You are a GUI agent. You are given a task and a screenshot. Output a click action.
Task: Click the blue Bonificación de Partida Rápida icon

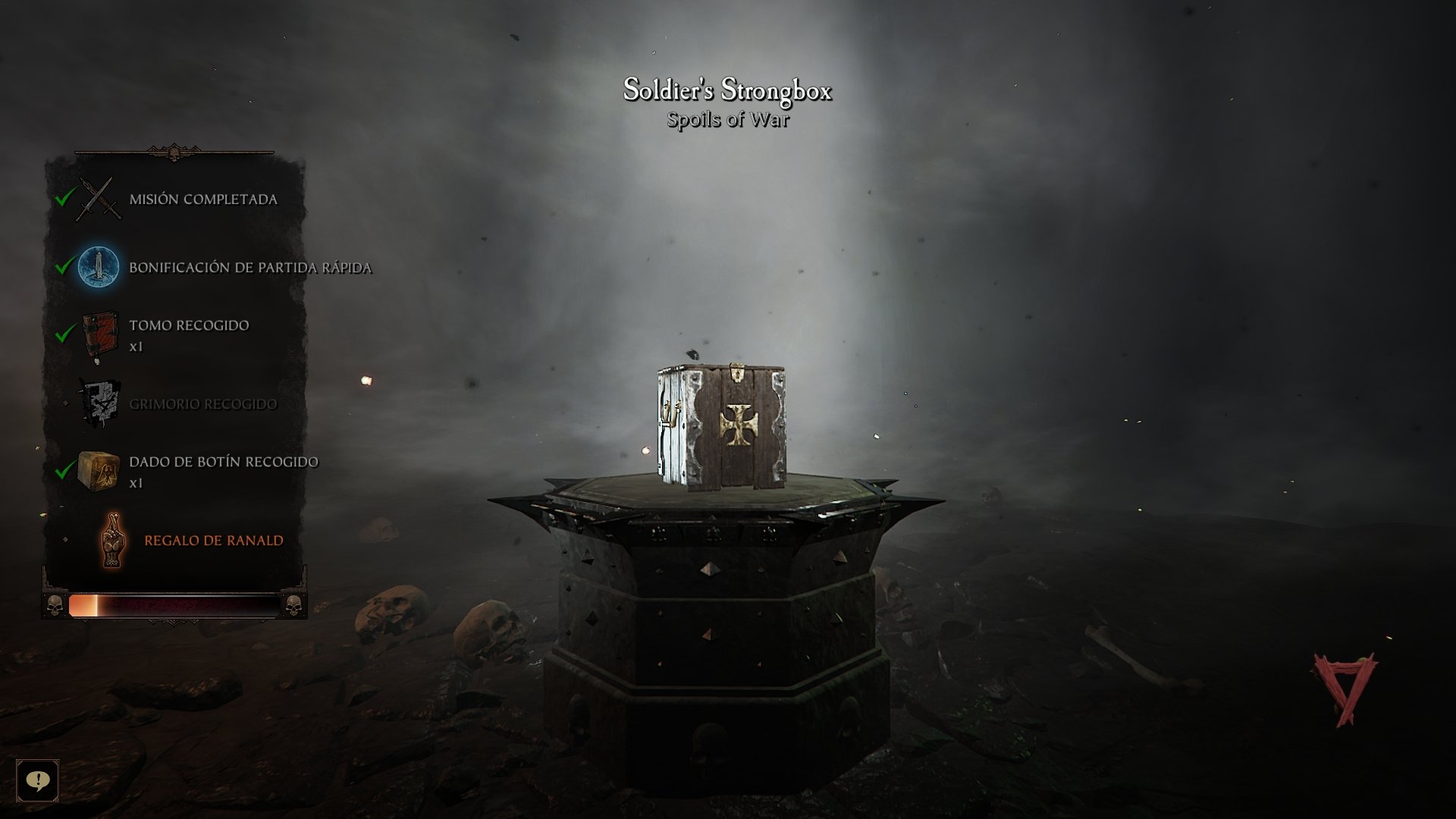(99, 267)
